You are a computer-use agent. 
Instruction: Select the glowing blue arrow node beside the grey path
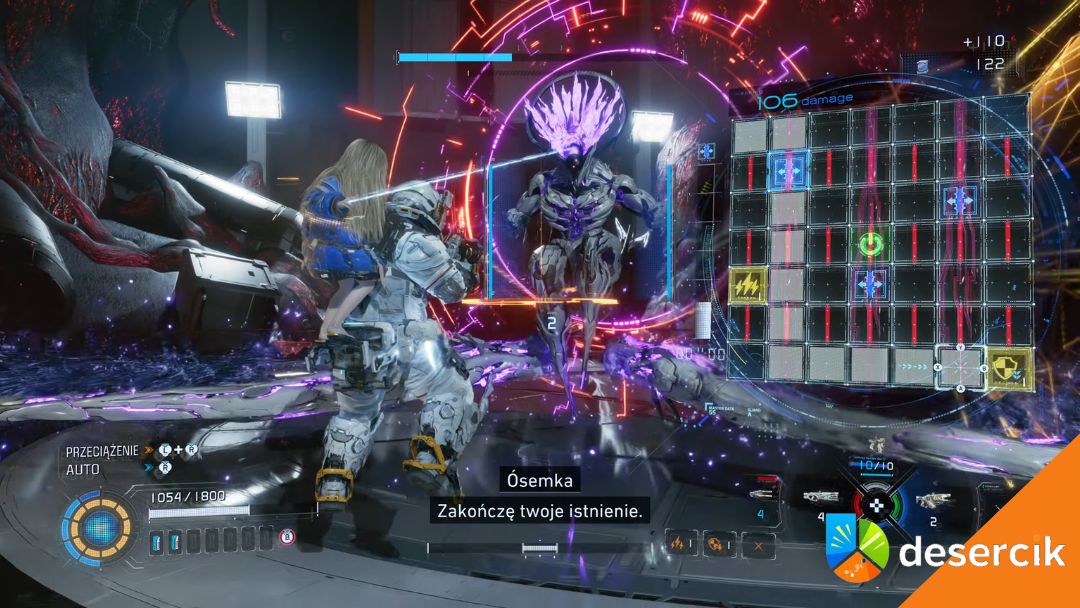pyautogui.click(x=789, y=167)
